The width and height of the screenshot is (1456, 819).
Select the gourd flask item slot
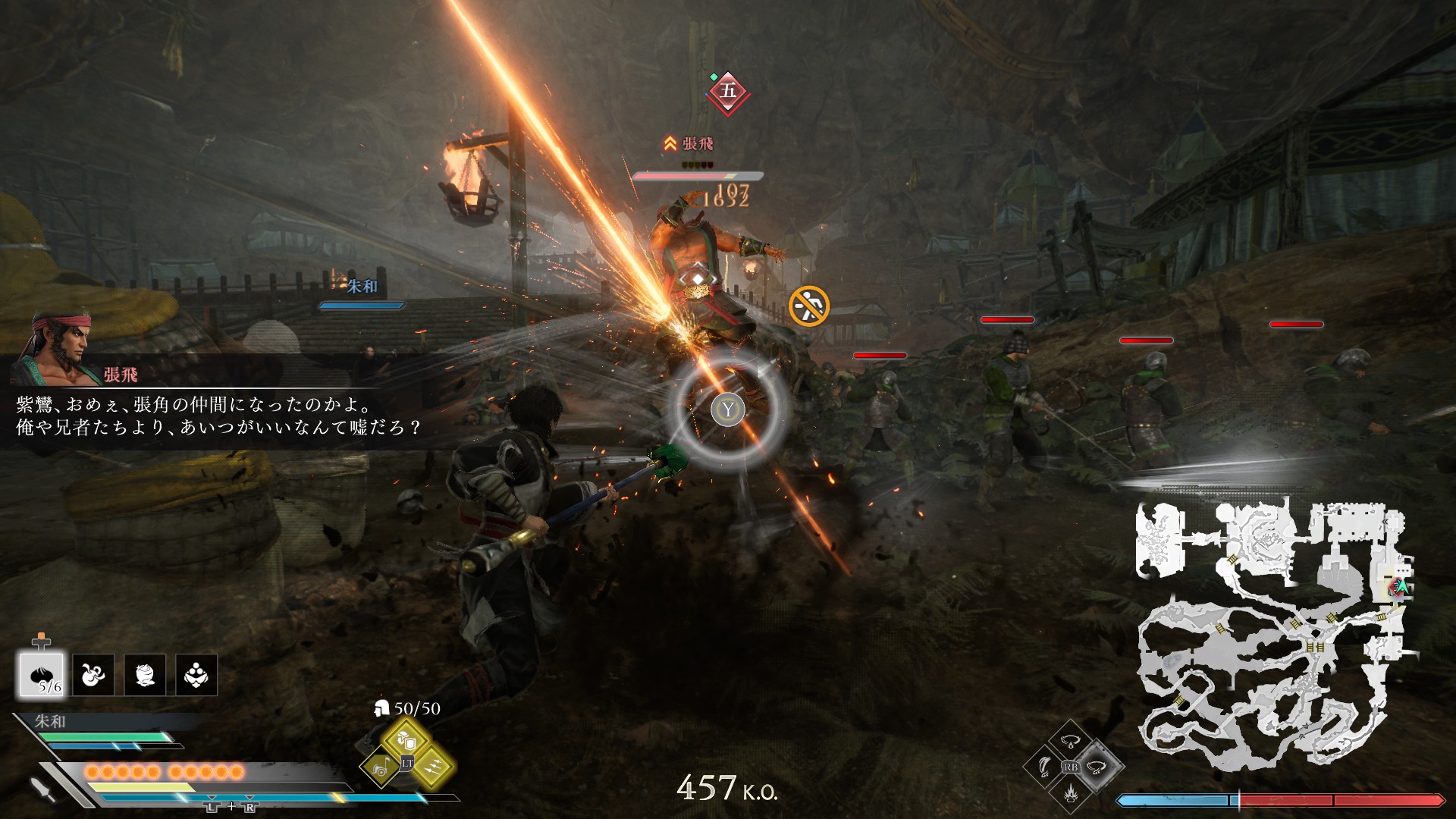[x=93, y=675]
